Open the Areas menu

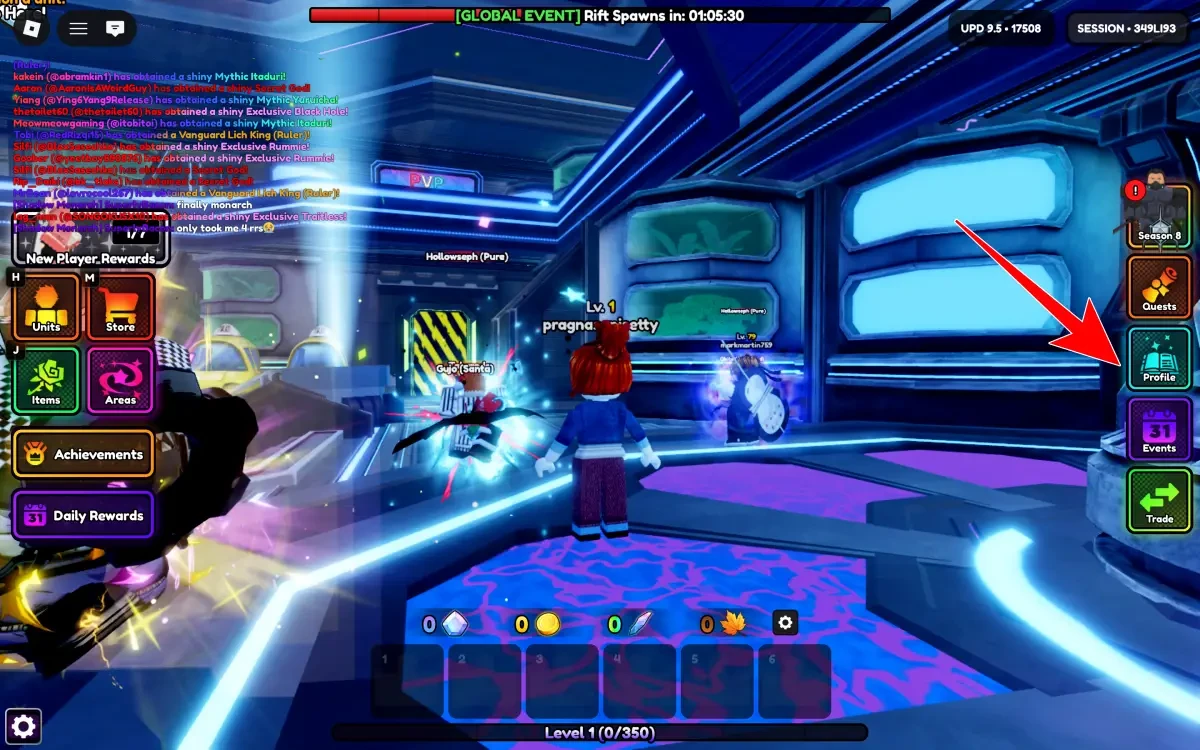click(x=120, y=380)
